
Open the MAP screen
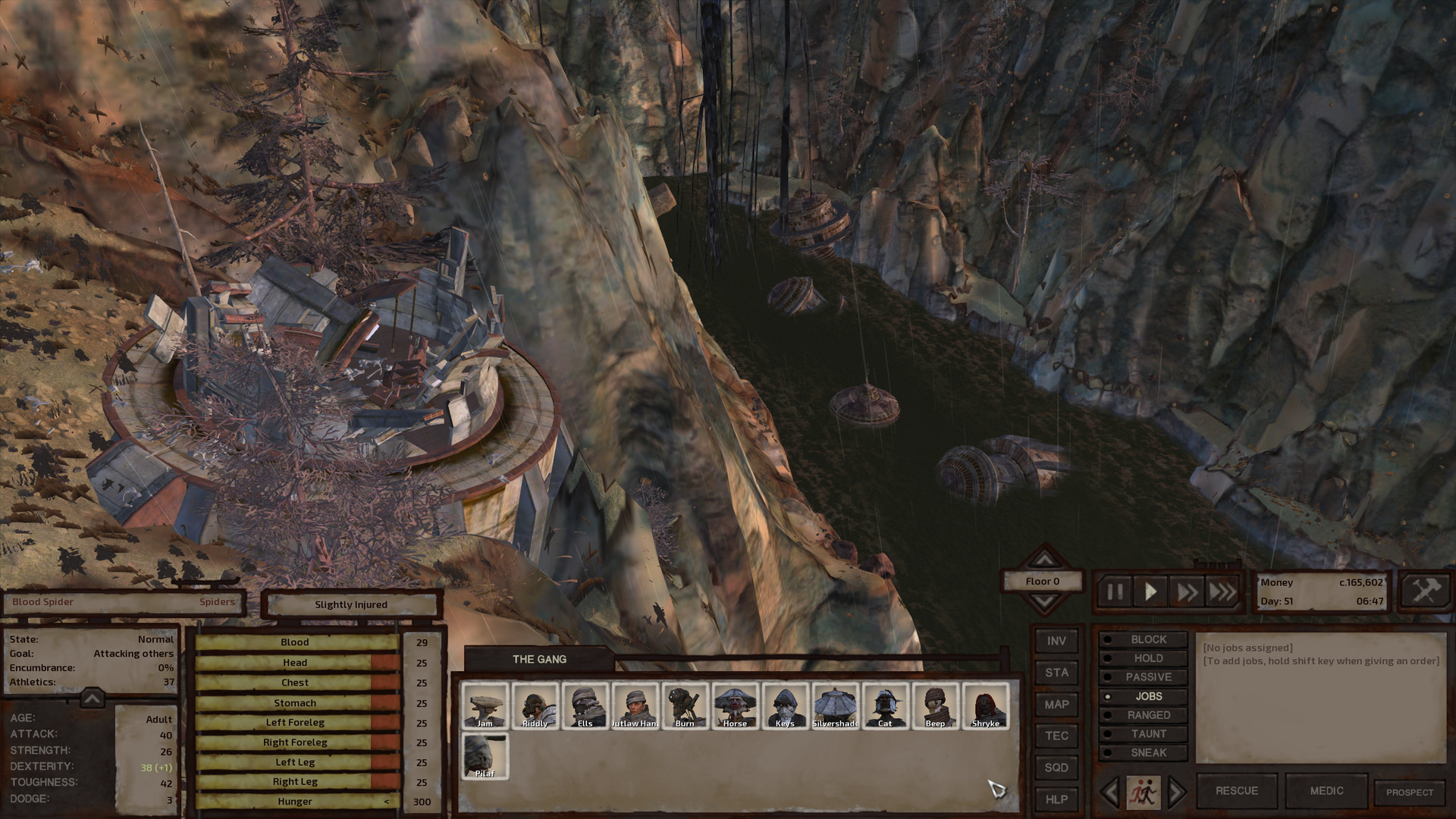tap(1056, 704)
